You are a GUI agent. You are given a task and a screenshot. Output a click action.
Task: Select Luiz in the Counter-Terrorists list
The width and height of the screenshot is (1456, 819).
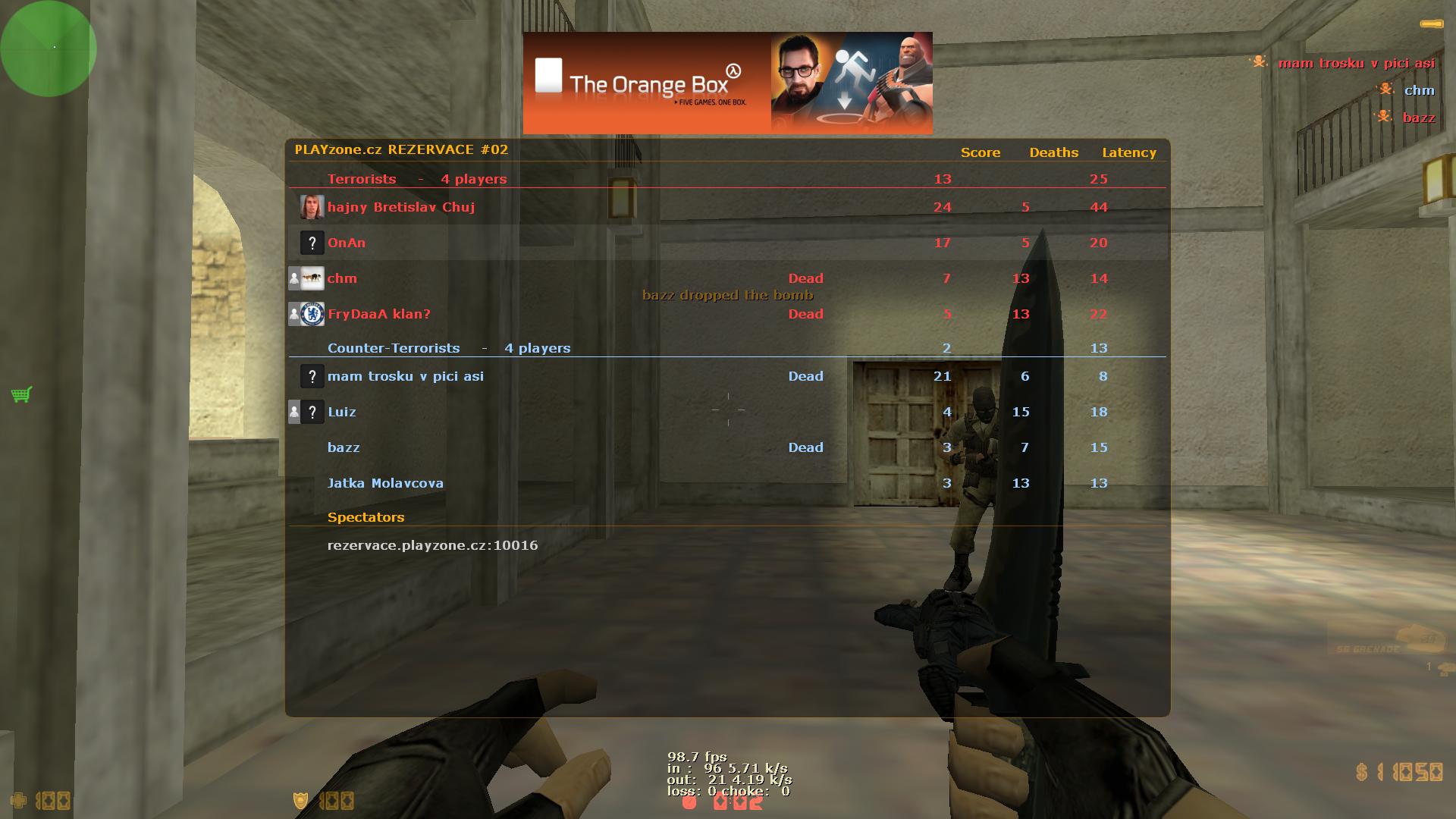pyautogui.click(x=342, y=412)
